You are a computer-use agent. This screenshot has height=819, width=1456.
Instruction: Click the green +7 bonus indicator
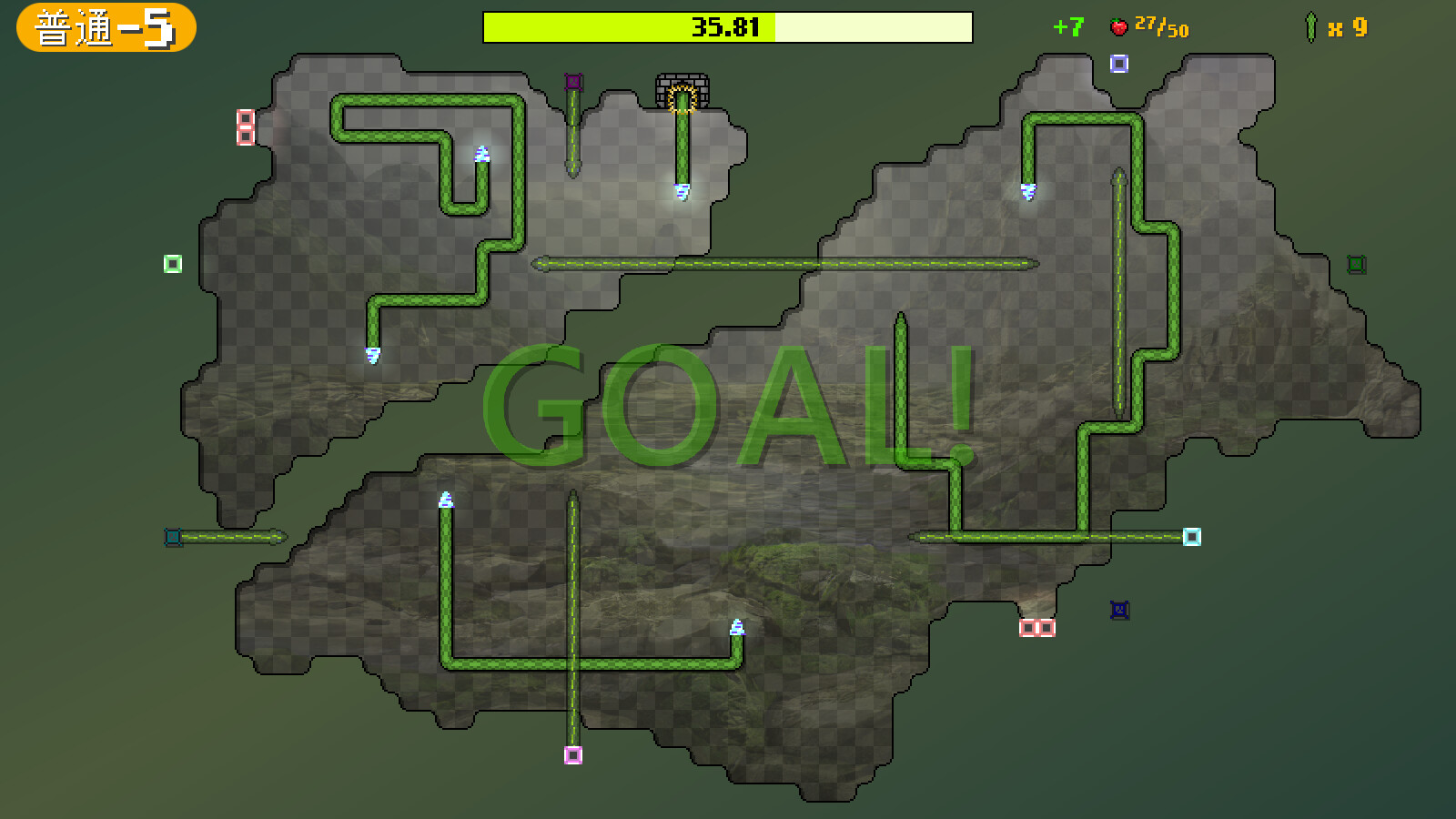click(1067, 27)
